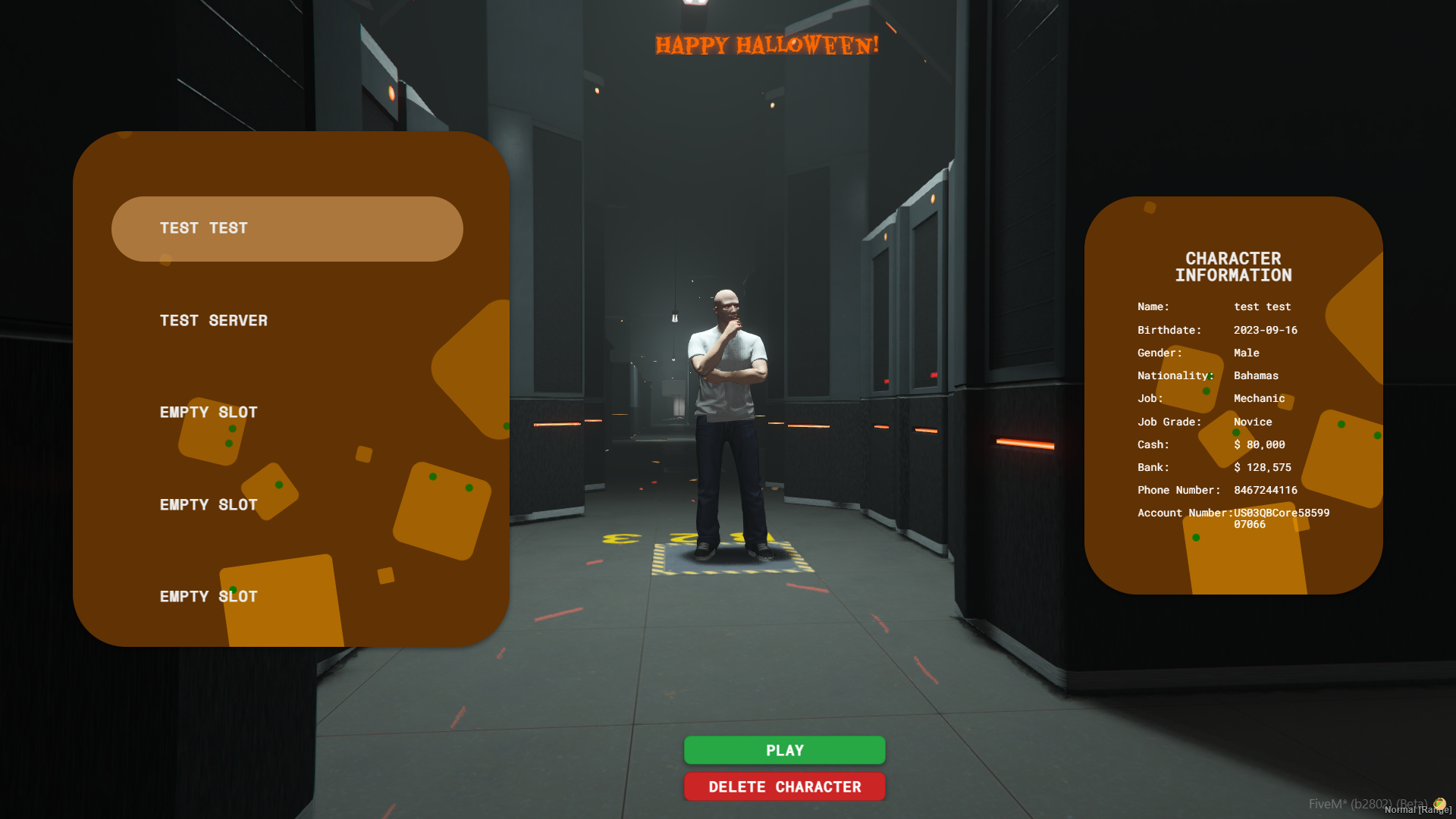This screenshot has width=1456, height=819.
Task: Open the CHARACTER INFORMATION panel header
Action: 1233,267
